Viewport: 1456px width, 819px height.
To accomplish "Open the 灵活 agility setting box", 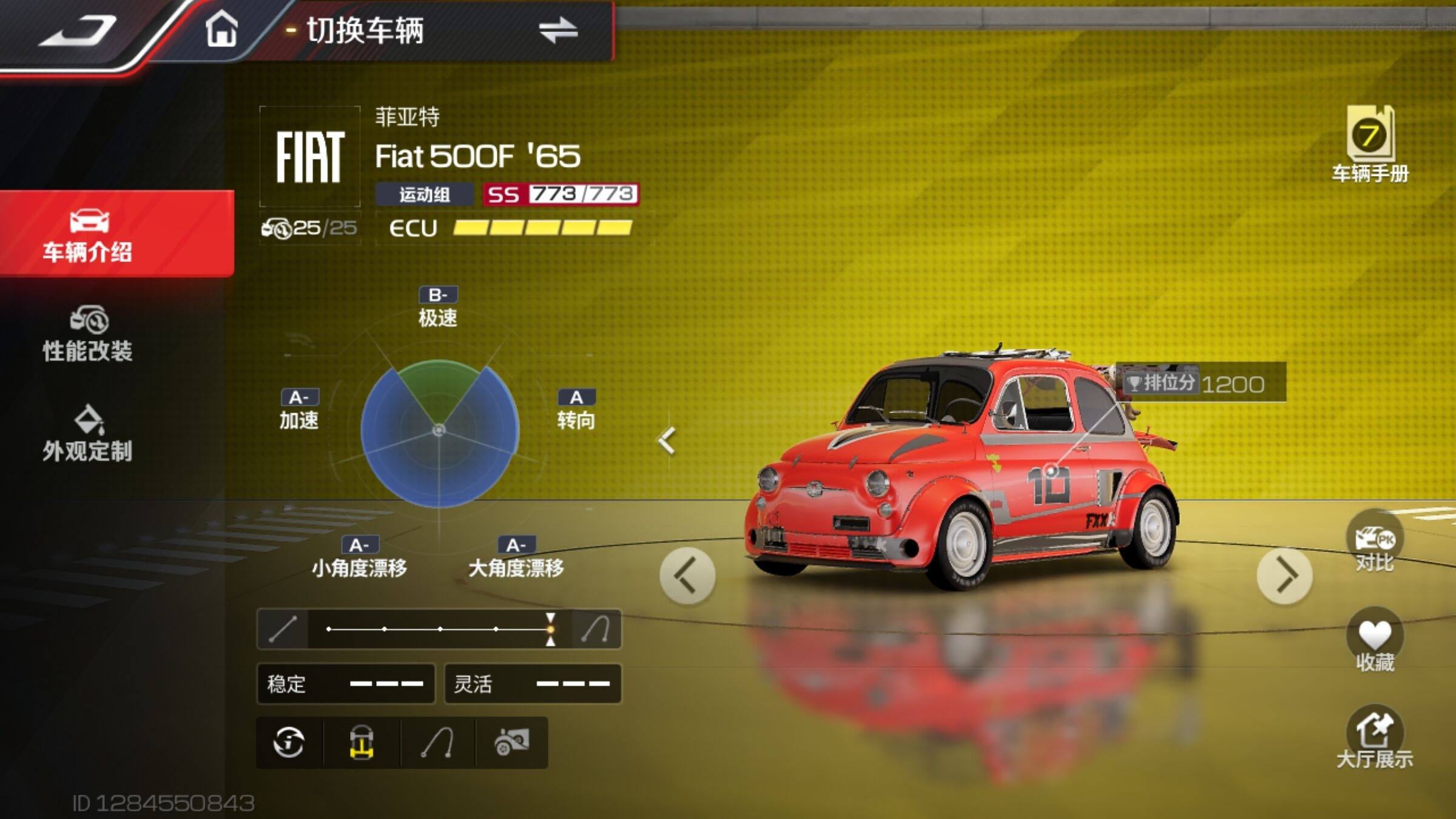I will 533,684.
